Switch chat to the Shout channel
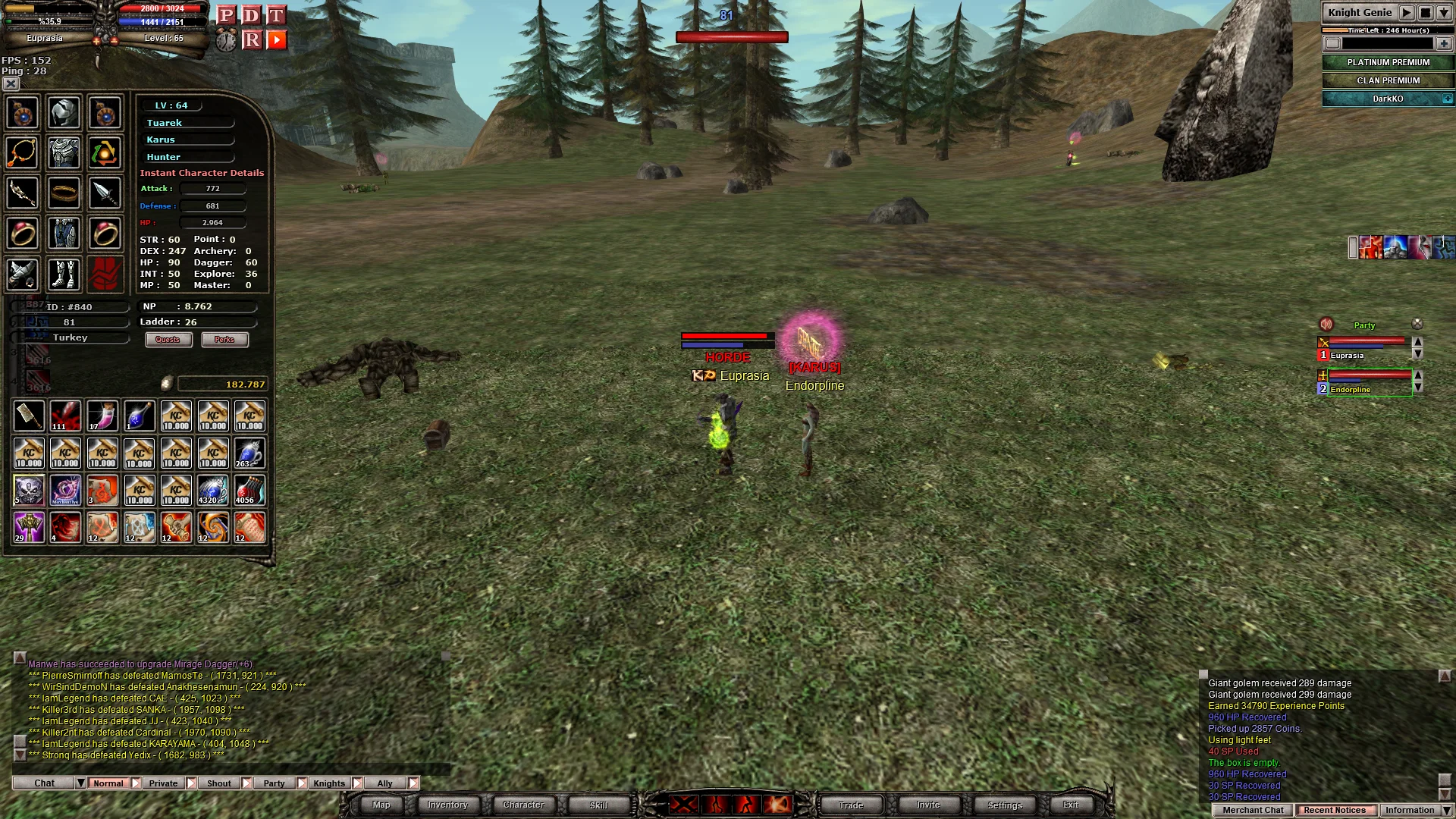The height and width of the screenshot is (819, 1456). [219, 783]
